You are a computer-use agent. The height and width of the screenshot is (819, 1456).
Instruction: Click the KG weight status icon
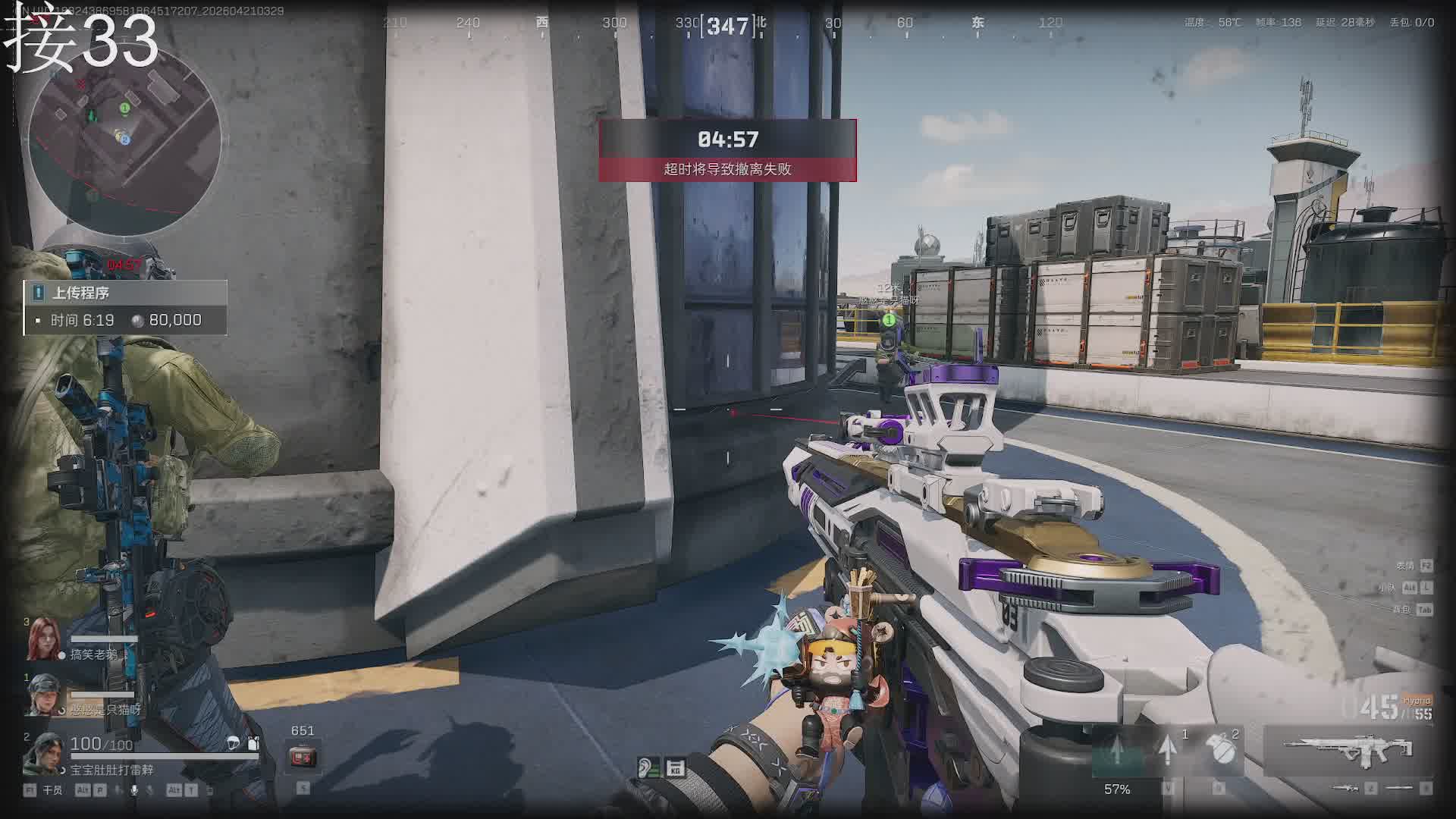675,769
